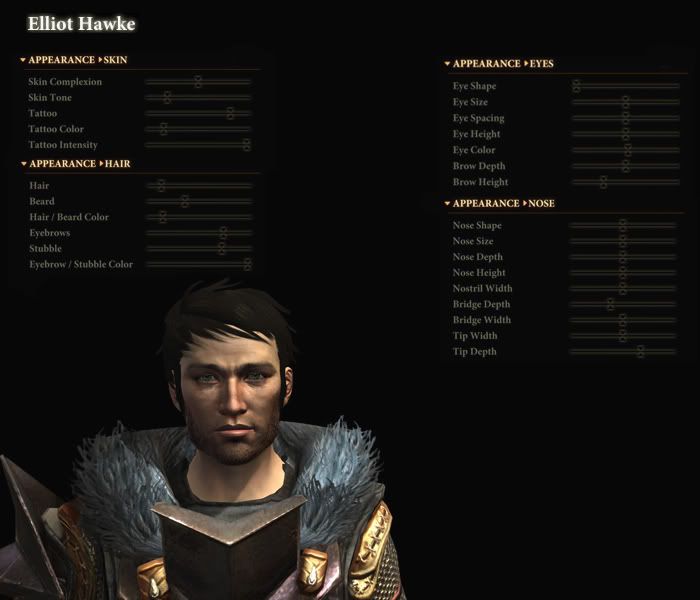The image size is (700, 600).
Task: Adjust the Skin Complexion slider
Action: [x=198, y=82]
